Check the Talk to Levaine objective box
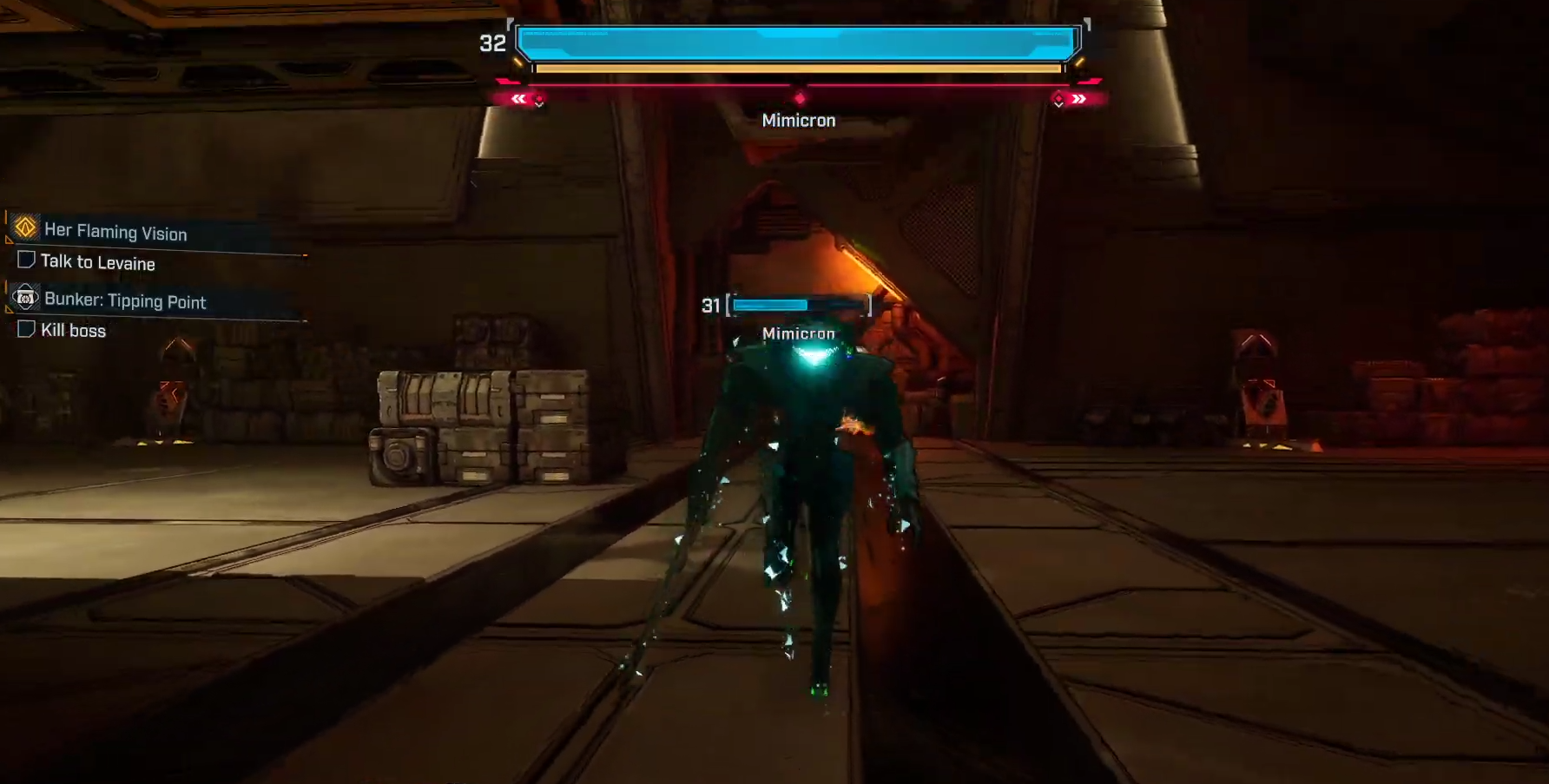The height and width of the screenshot is (784, 1549). [25, 260]
